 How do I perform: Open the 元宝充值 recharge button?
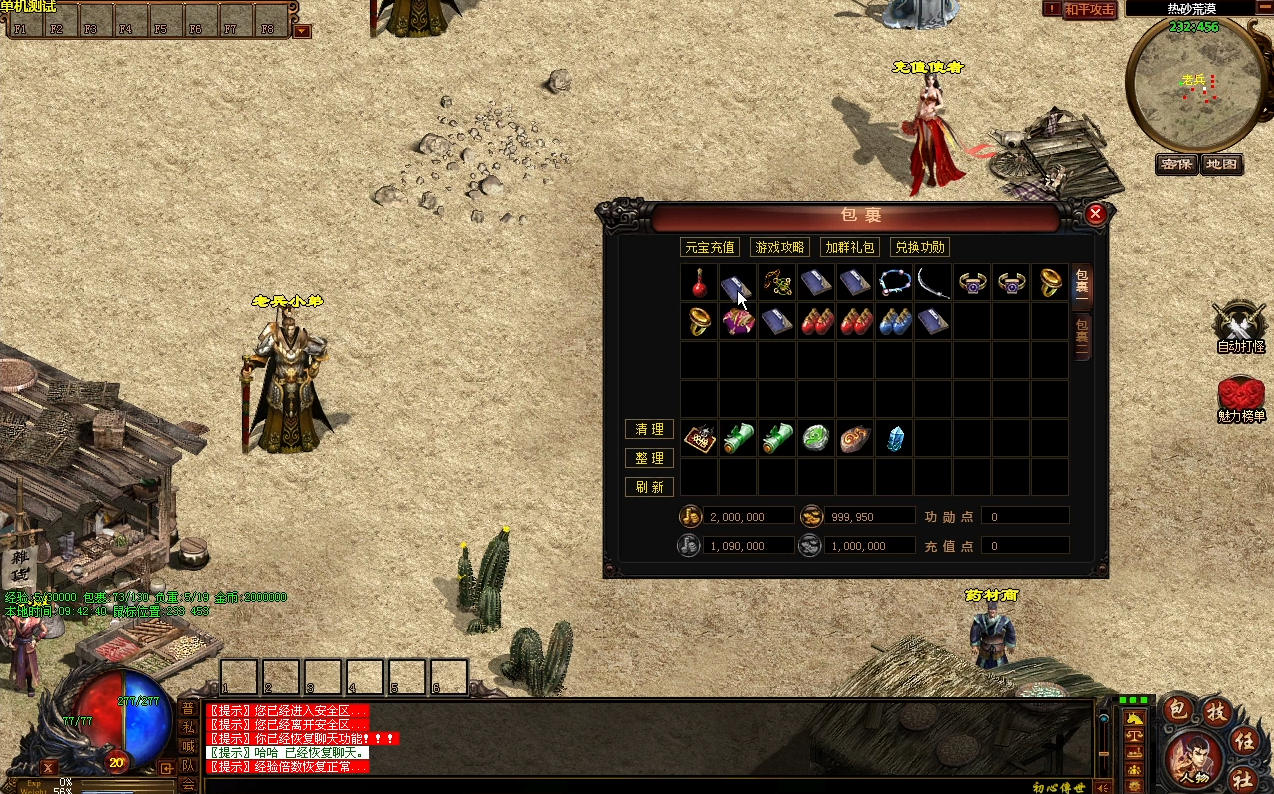tap(709, 247)
